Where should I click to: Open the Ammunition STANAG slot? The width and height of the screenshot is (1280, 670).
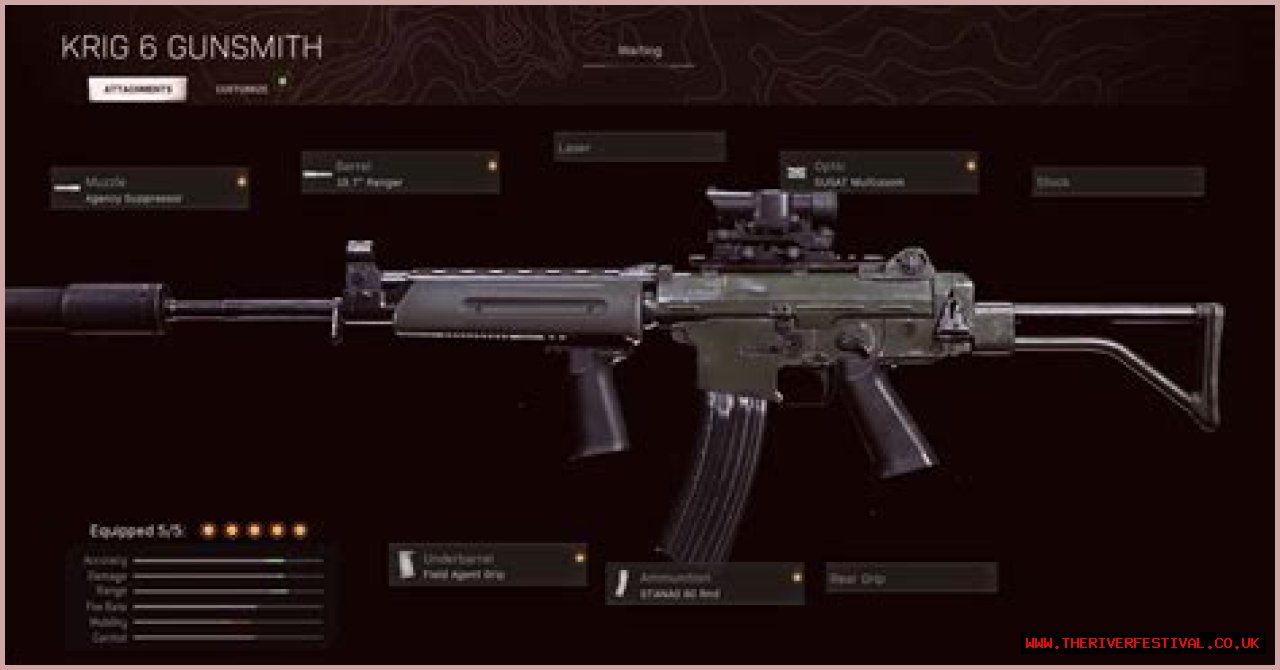[704, 584]
